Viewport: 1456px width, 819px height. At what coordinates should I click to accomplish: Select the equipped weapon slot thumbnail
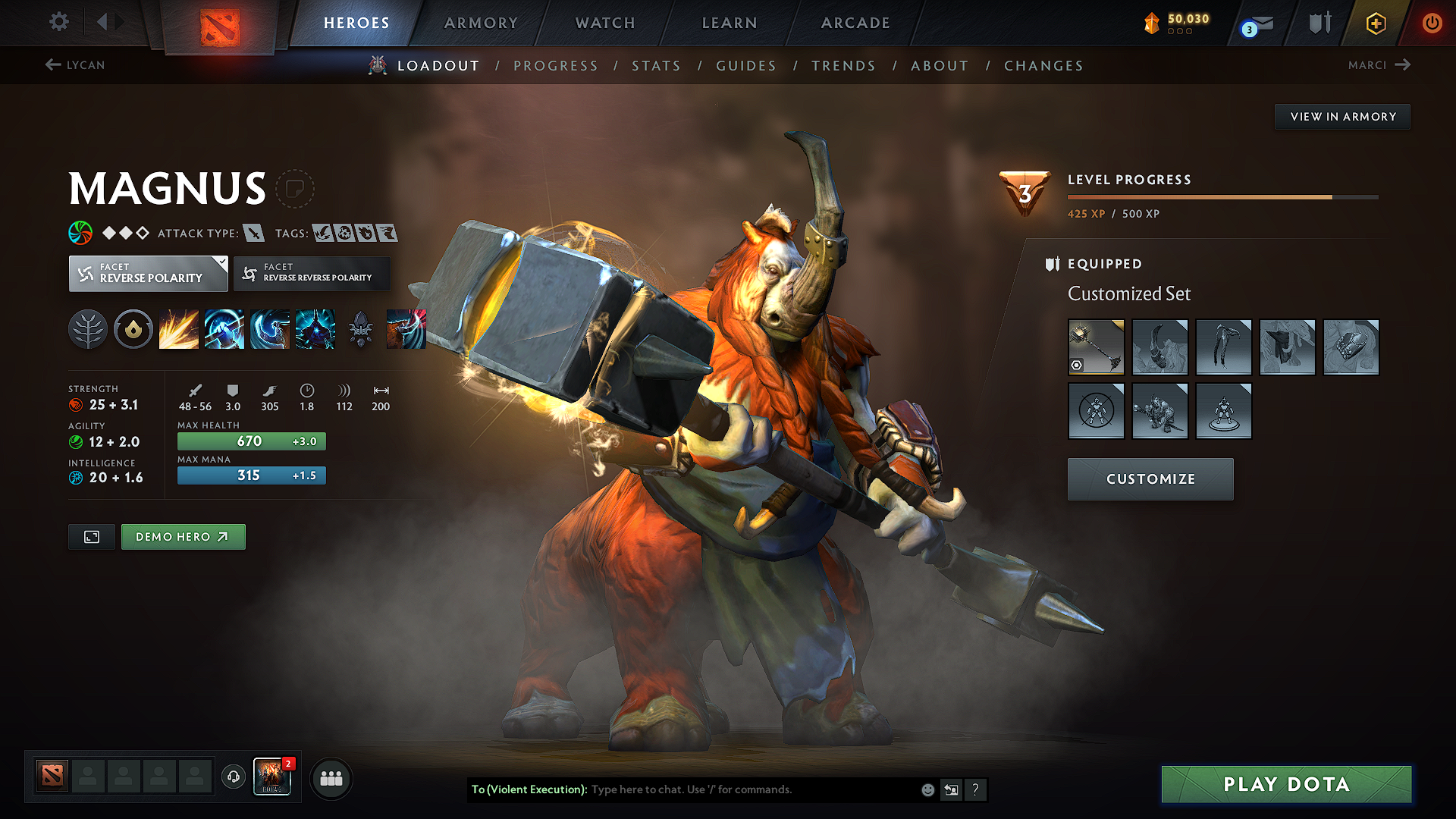click(1096, 347)
